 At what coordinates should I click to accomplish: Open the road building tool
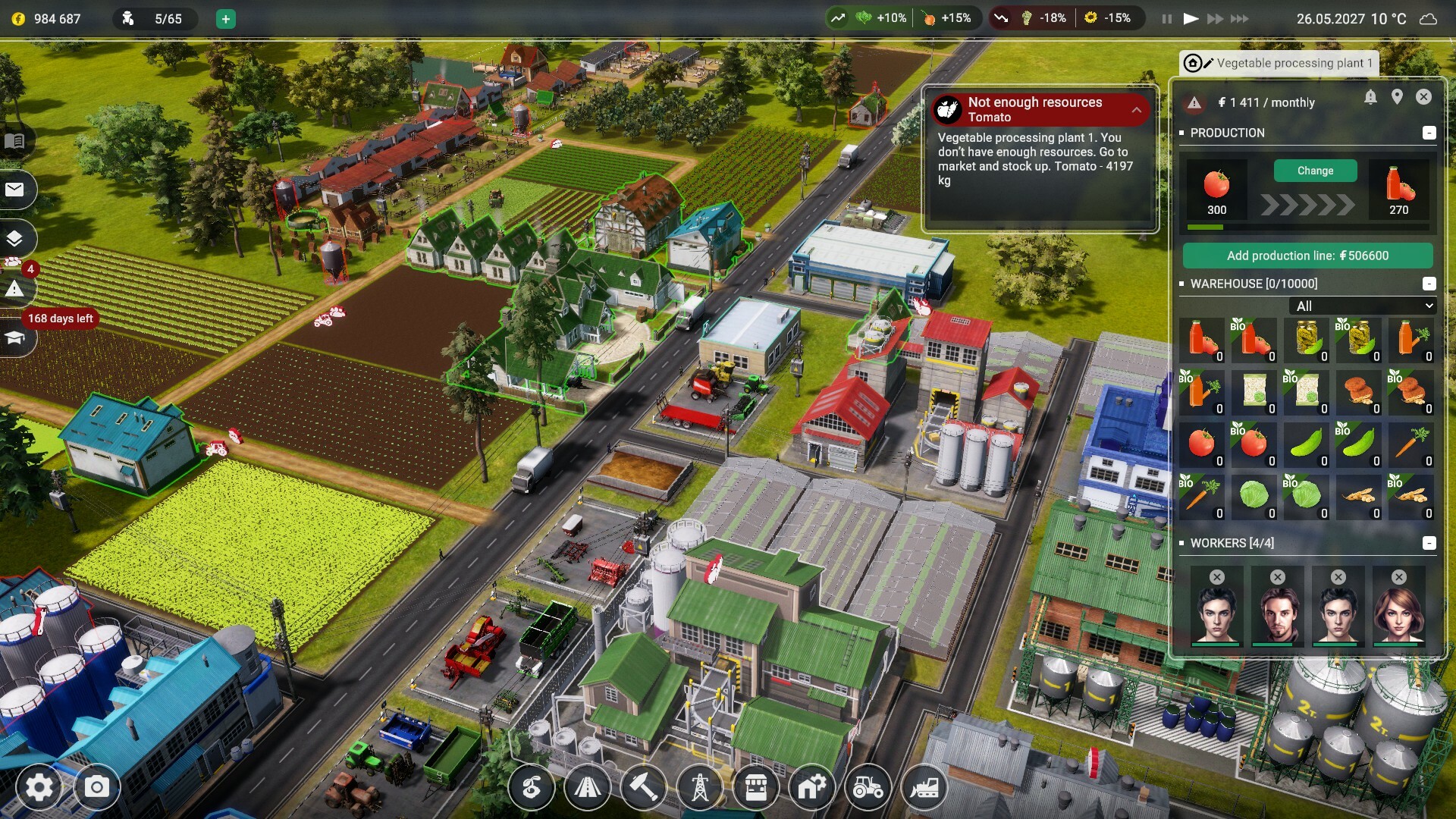click(587, 789)
